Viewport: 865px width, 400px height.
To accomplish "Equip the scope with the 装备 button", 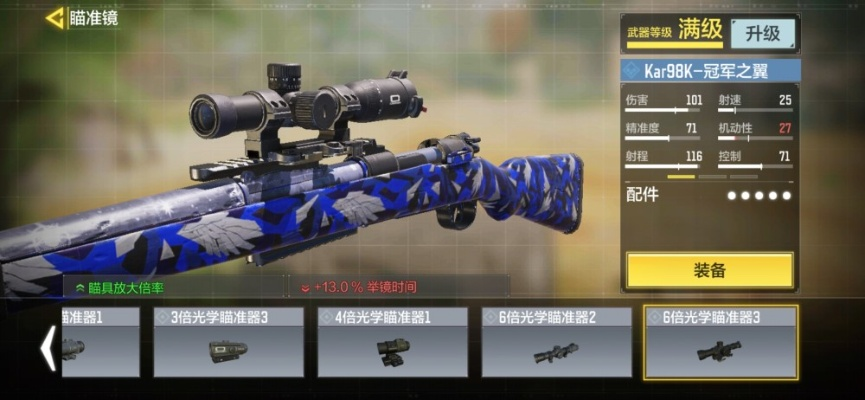I will click(709, 270).
